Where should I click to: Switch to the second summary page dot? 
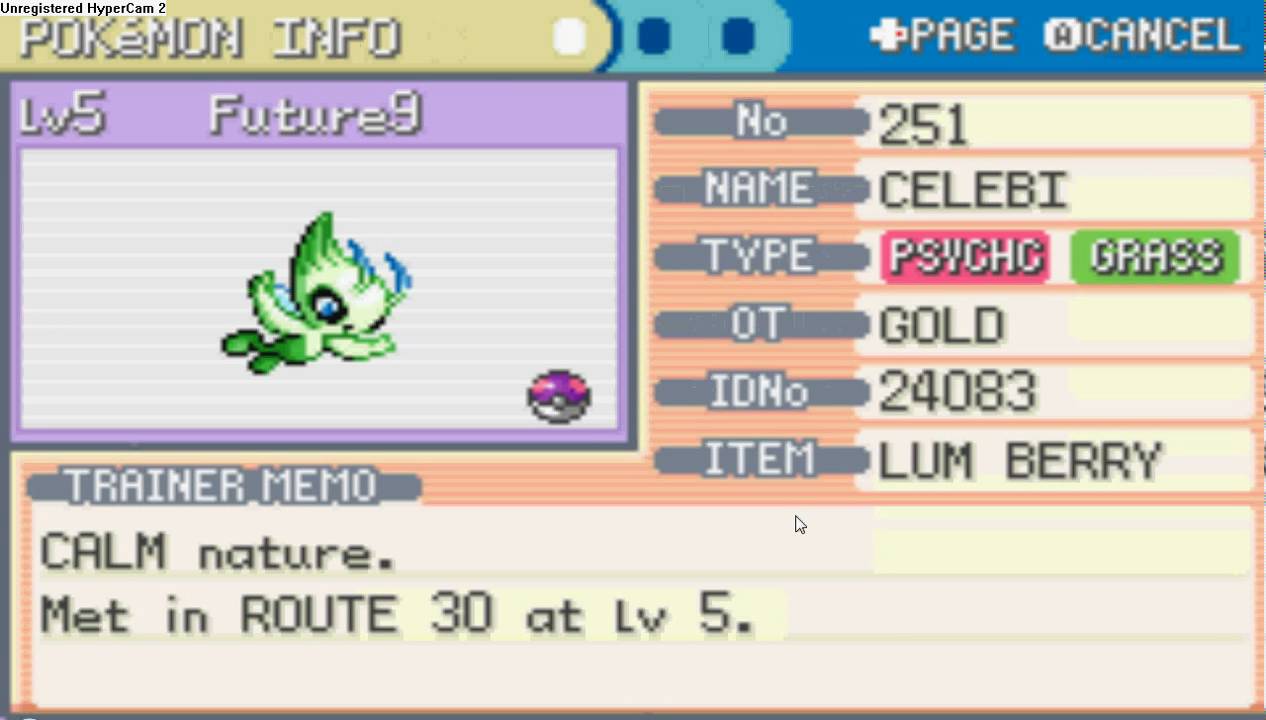tap(654, 37)
